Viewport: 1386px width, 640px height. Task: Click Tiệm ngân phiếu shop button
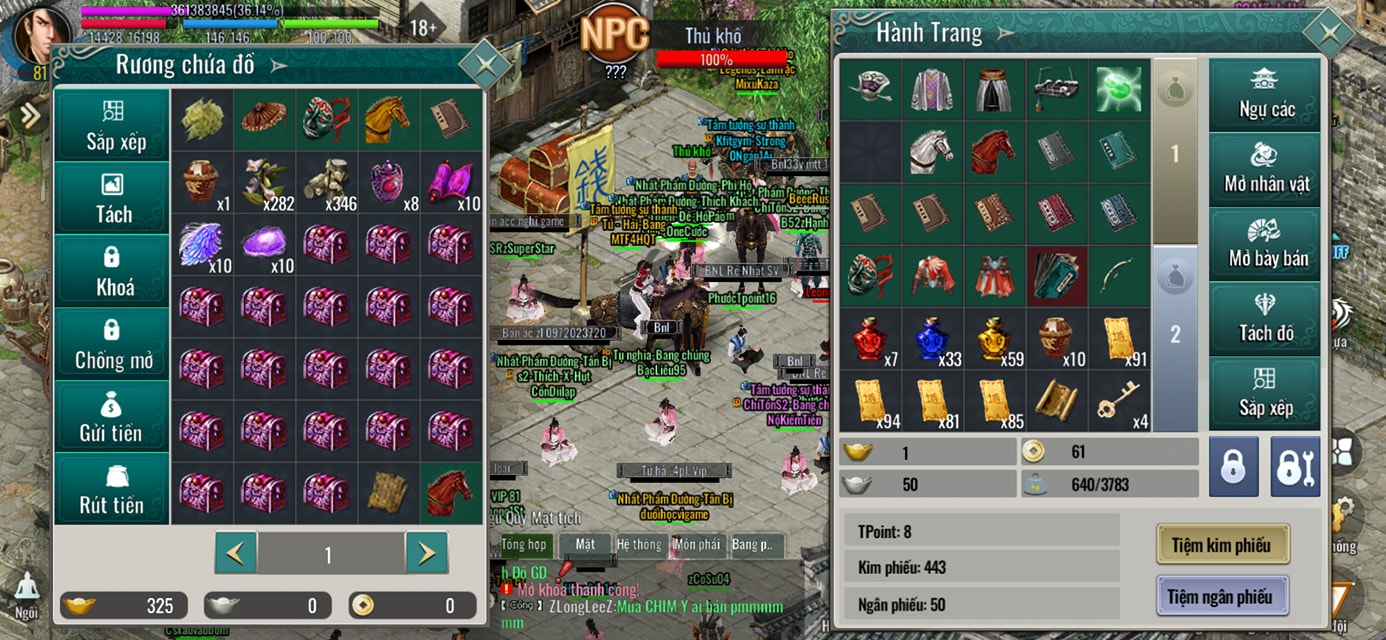click(x=1223, y=597)
